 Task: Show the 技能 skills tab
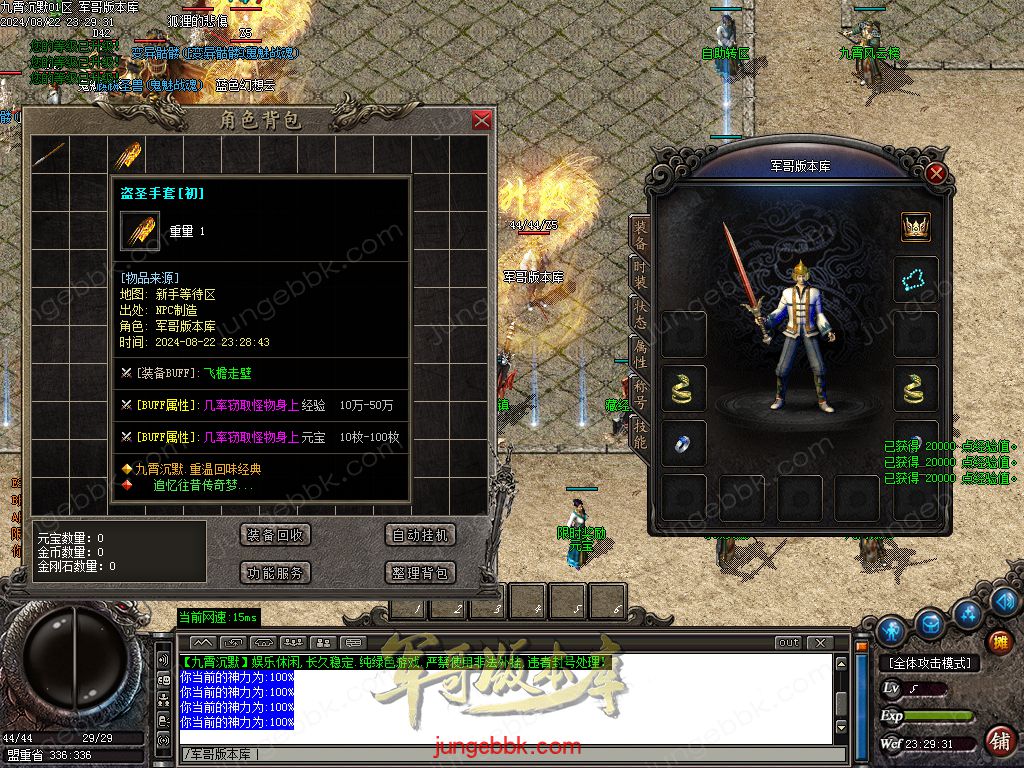pos(640,432)
